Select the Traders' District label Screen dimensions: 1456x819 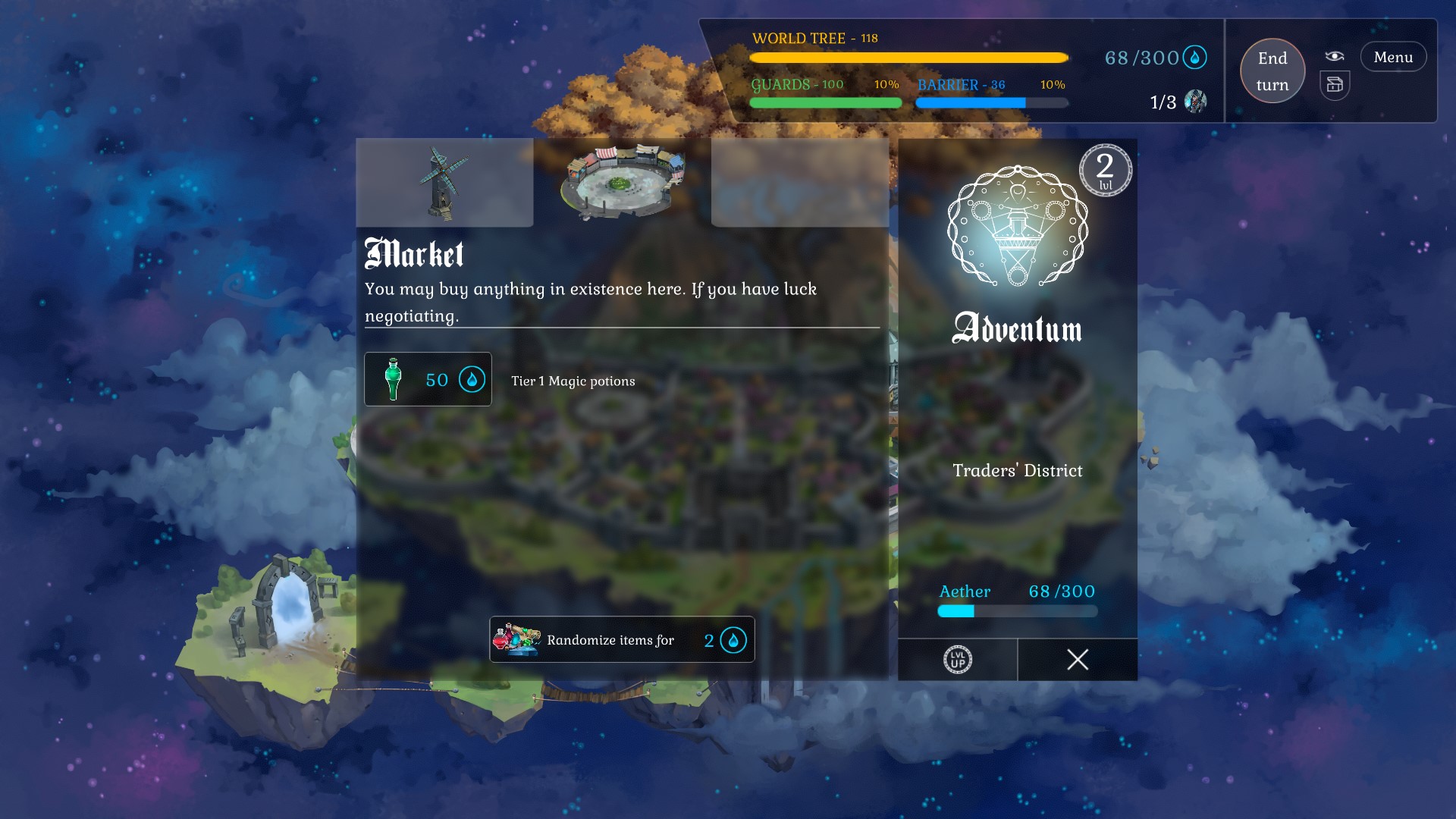point(1018,470)
